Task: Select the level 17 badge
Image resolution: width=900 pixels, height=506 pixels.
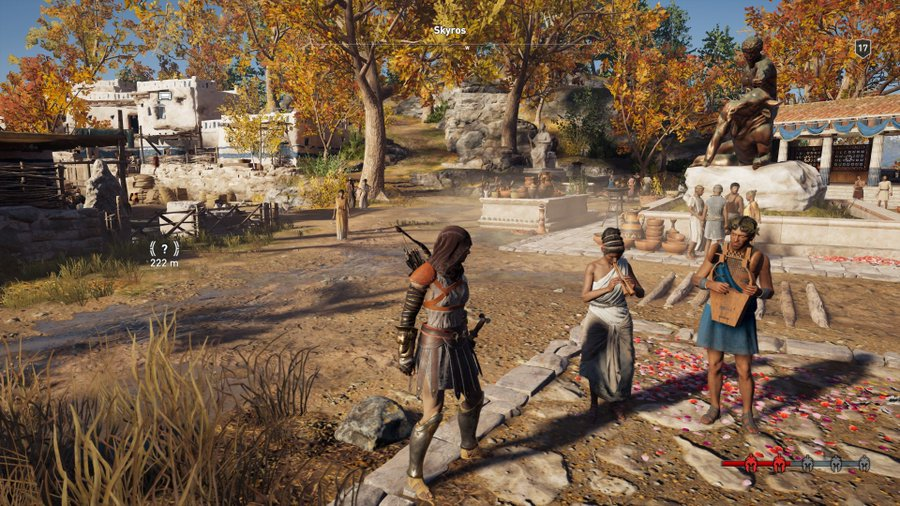Action: [x=862, y=47]
